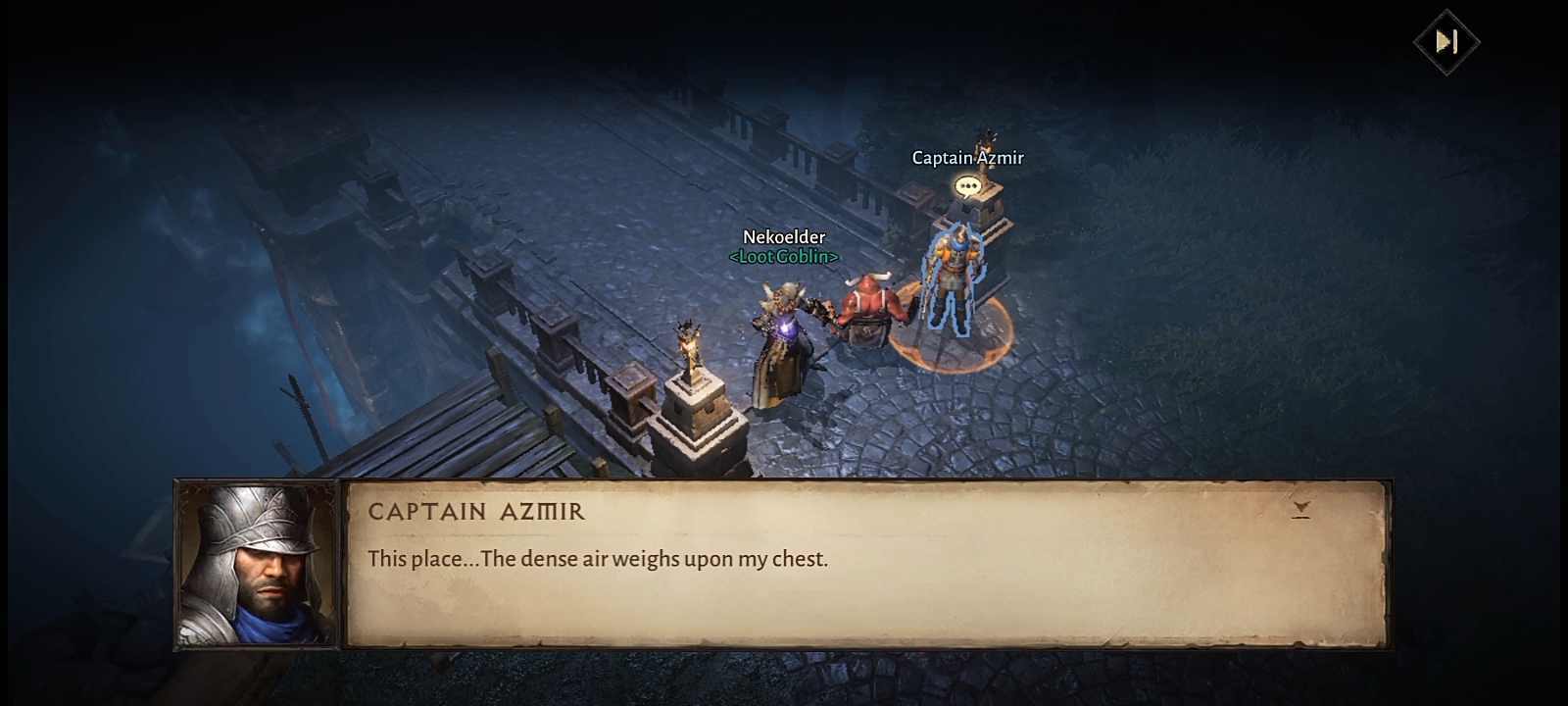Skip the cutscene with the diamond button
The height and width of the screenshot is (706, 1568).
click(1446, 42)
